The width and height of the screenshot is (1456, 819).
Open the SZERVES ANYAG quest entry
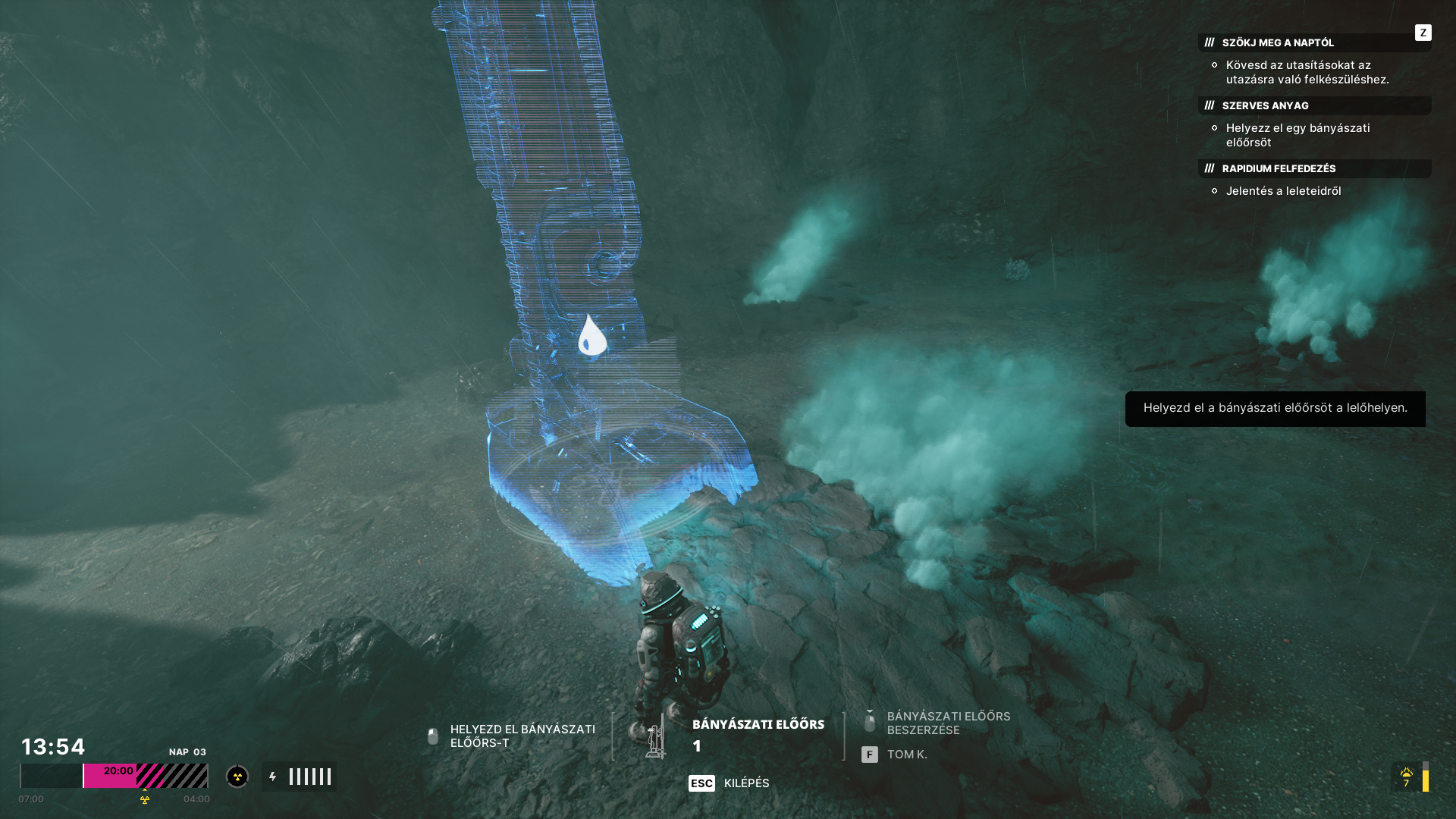point(1265,105)
